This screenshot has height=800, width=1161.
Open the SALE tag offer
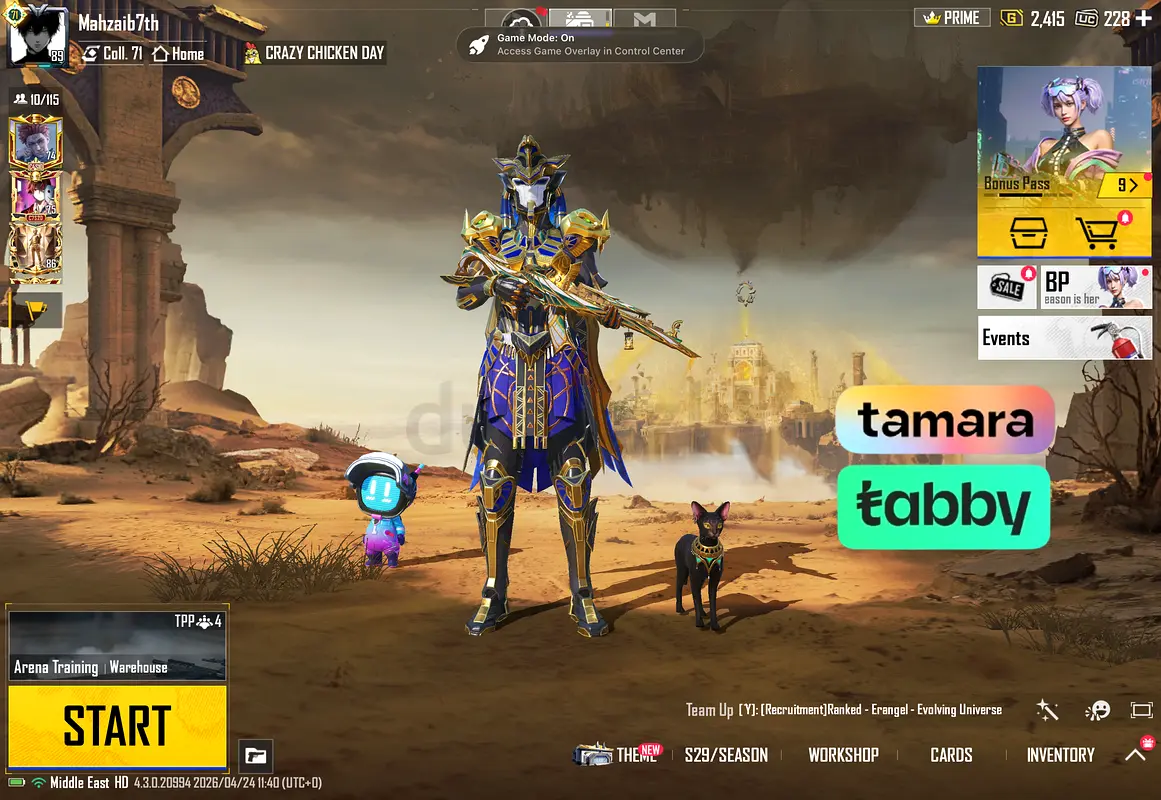tap(1007, 287)
